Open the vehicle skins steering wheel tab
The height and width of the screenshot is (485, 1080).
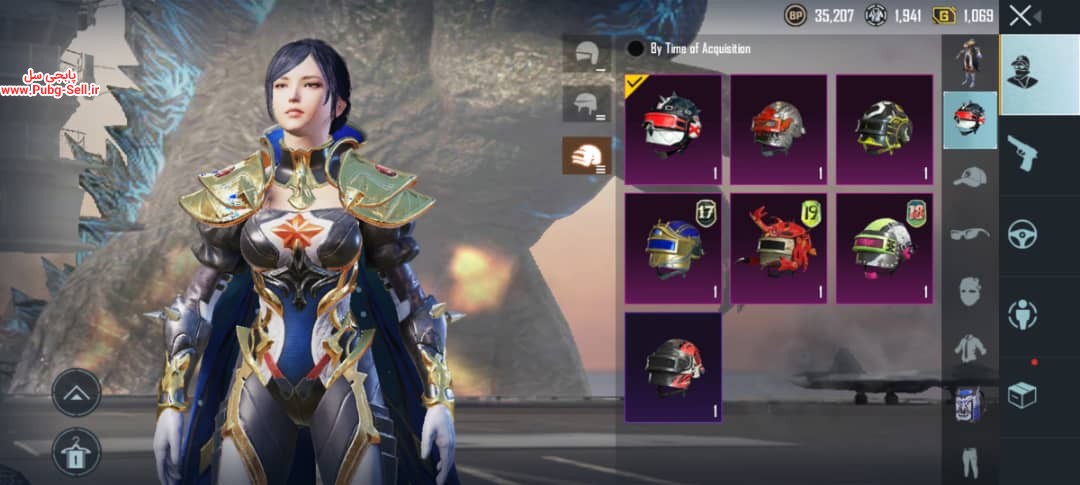pyautogui.click(x=1022, y=234)
